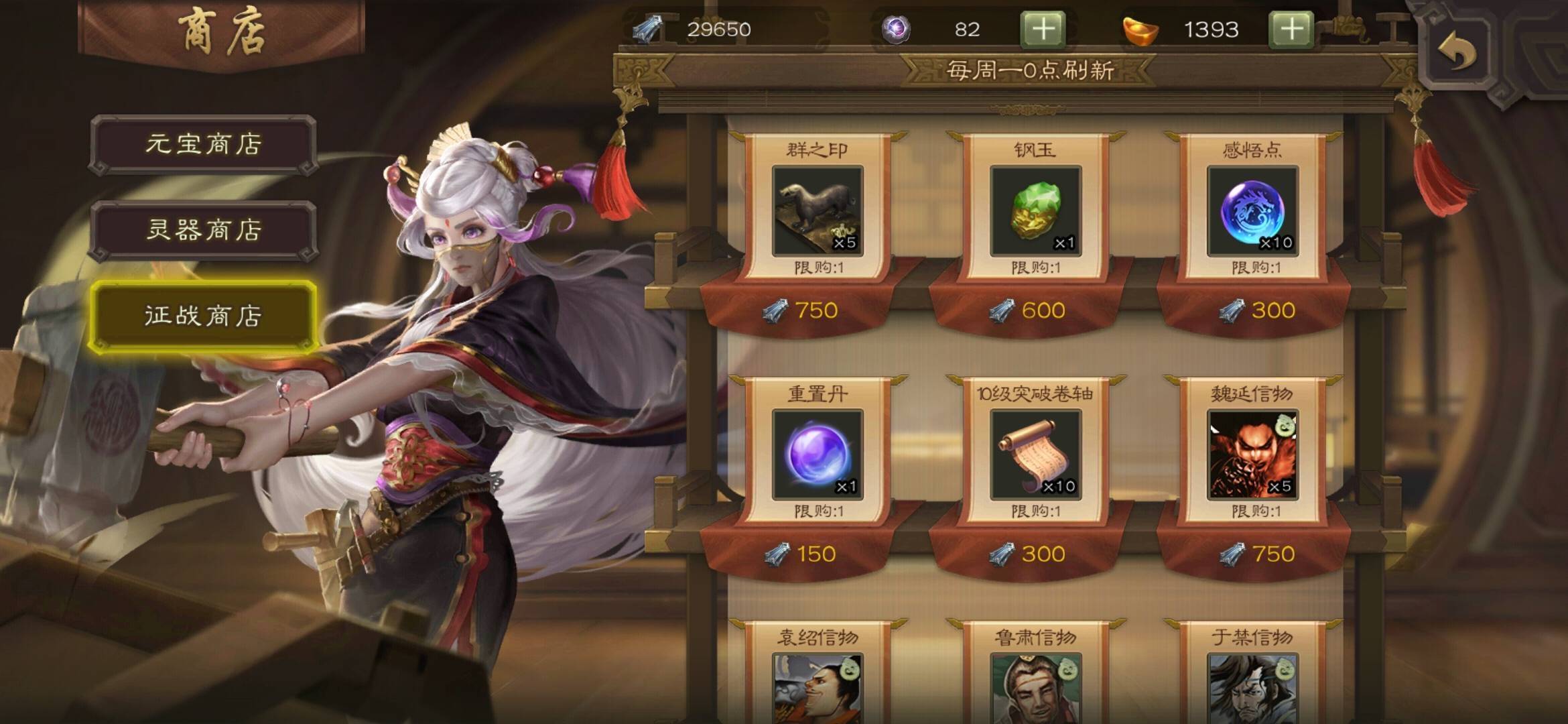Screen dimensions: 1568x724
Task: Open the 灵器商店 tab
Action: click(x=203, y=230)
